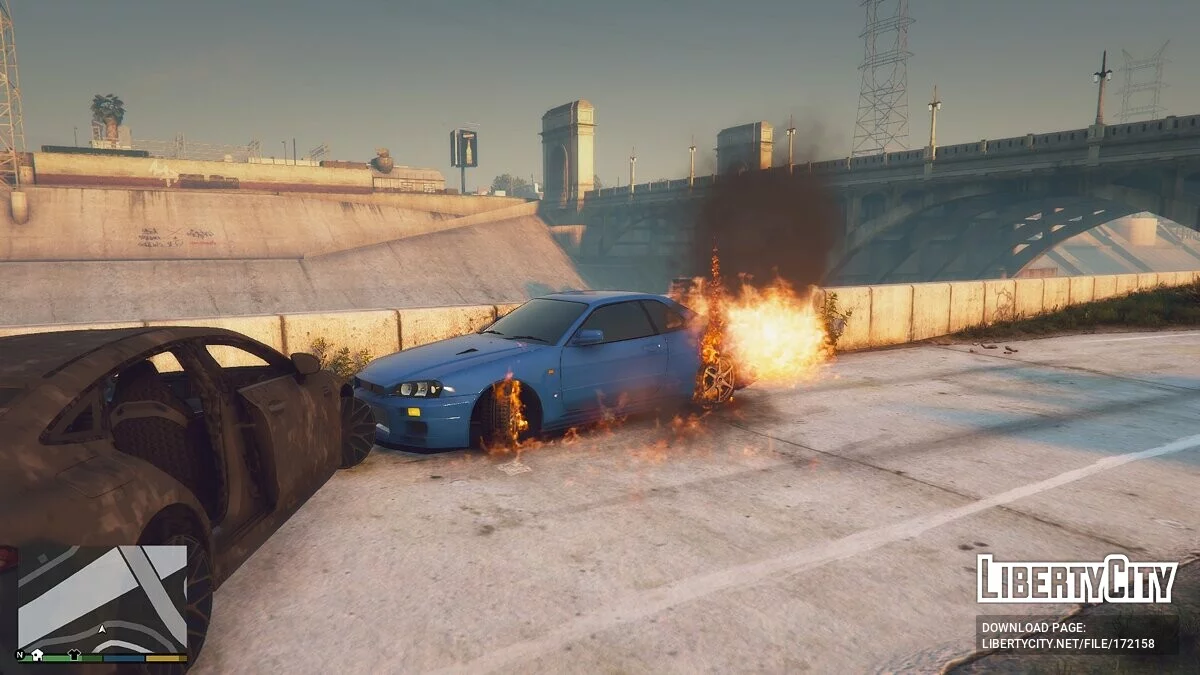Select the clothing store shirt marker

coord(73,655)
